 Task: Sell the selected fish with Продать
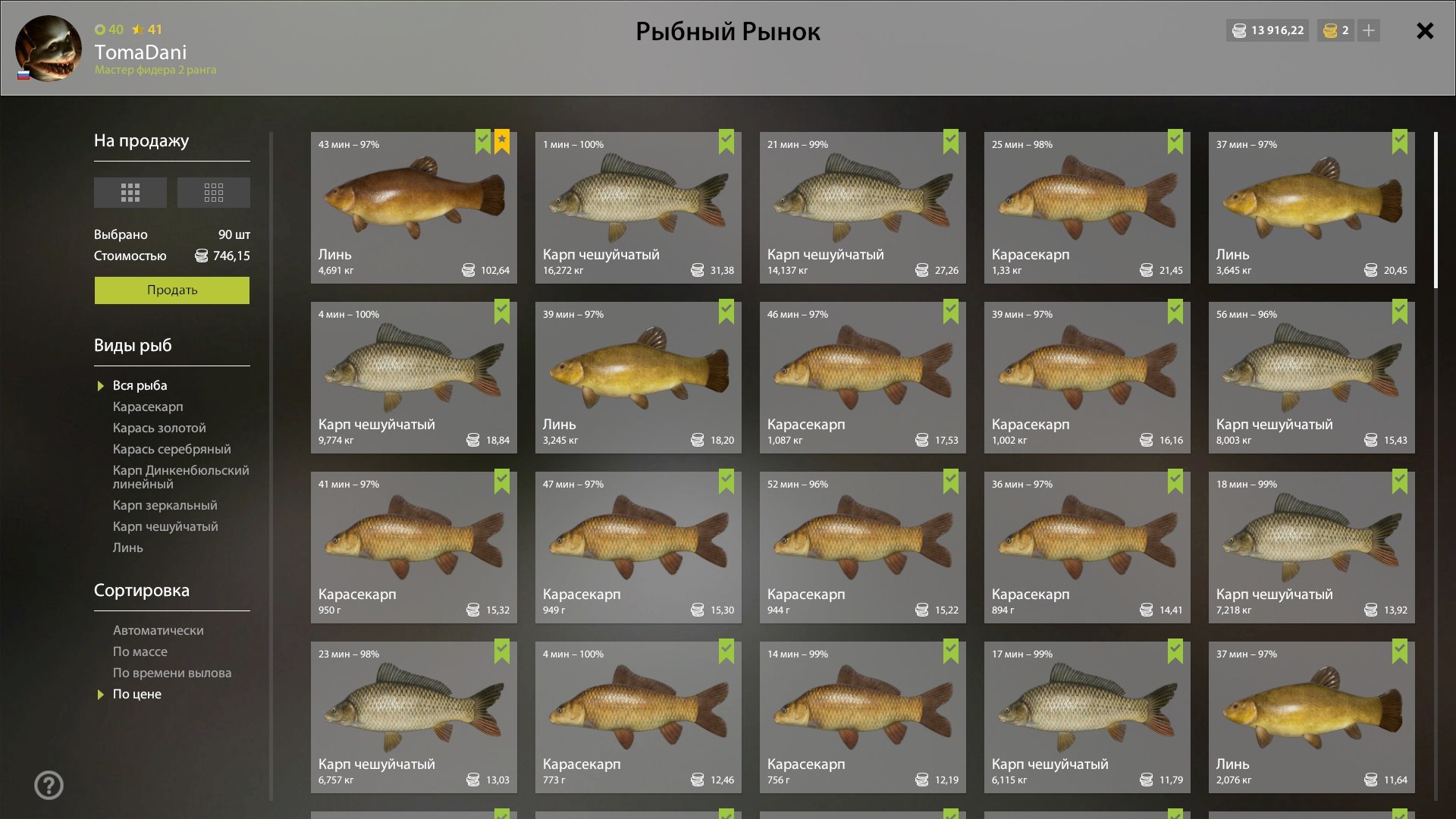tap(171, 290)
